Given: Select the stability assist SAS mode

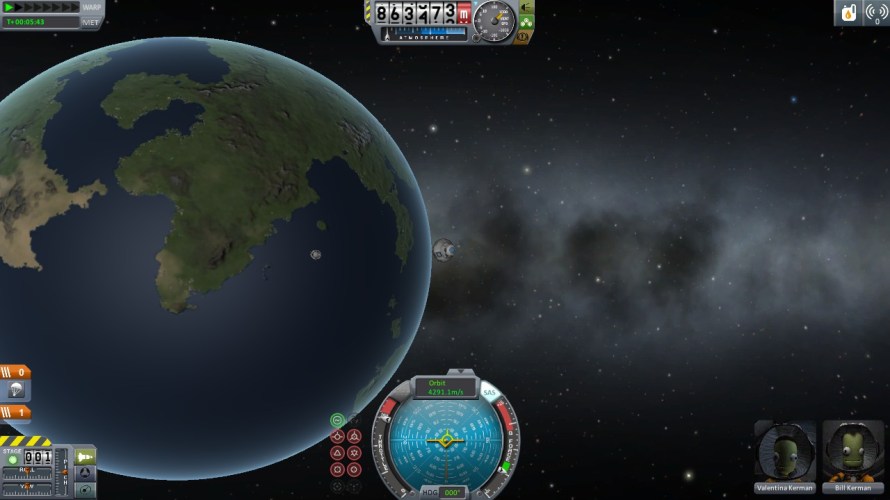Looking at the screenshot, I should click(x=338, y=420).
